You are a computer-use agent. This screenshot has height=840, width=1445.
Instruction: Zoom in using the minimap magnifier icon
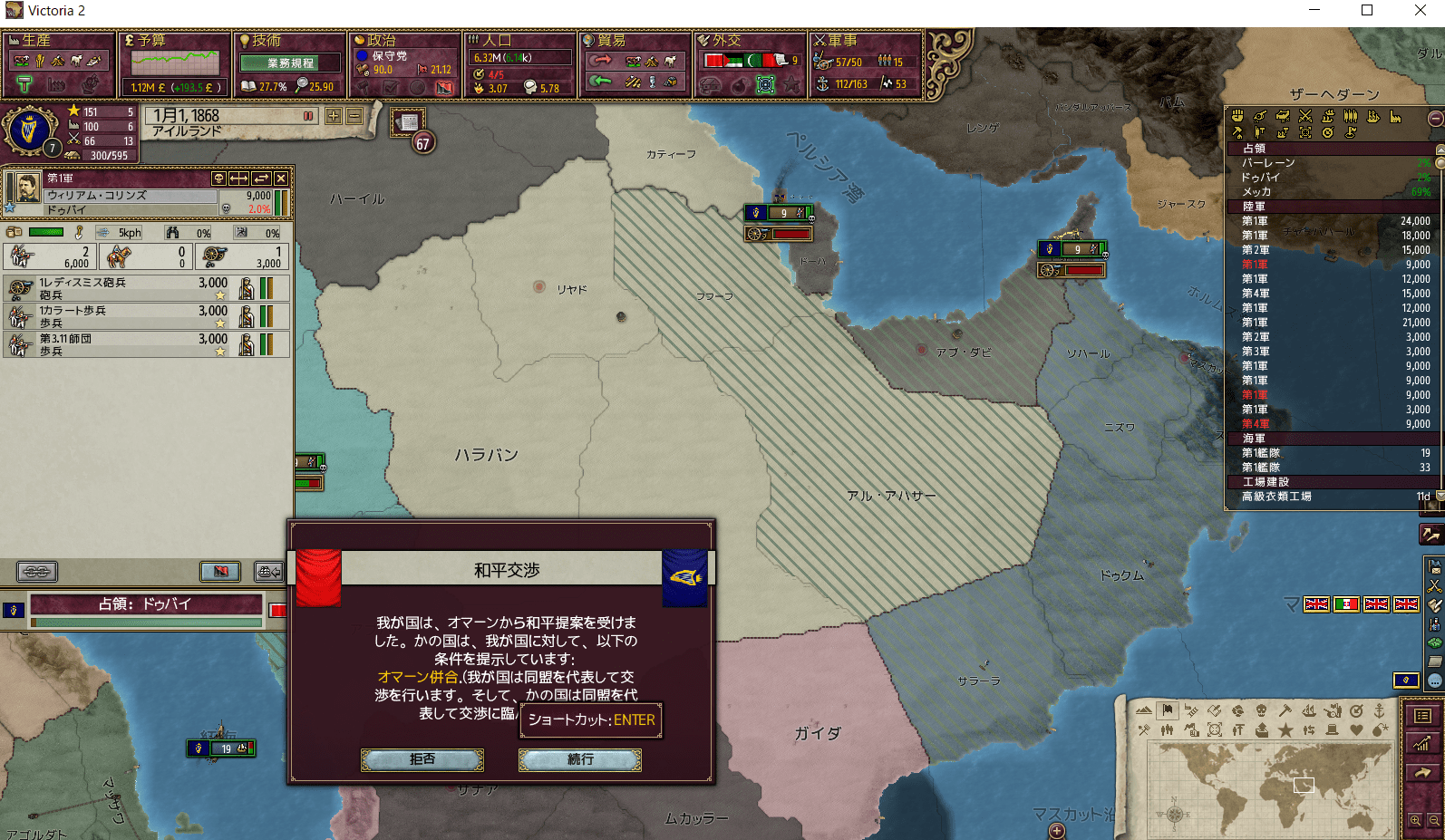(x=1415, y=820)
